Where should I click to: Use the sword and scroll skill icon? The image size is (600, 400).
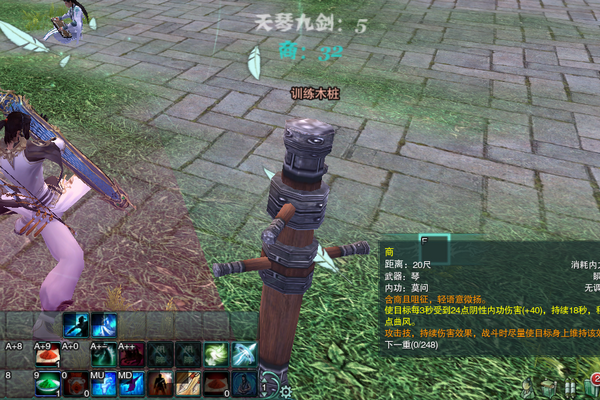[x=187, y=384]
